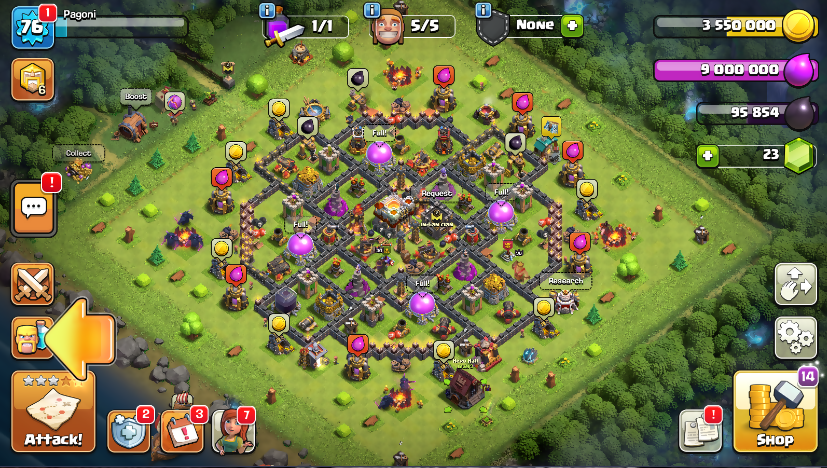Open the red-haired villager portrait button
Viewport: 827px width, 468px height.
pos(232,430)
